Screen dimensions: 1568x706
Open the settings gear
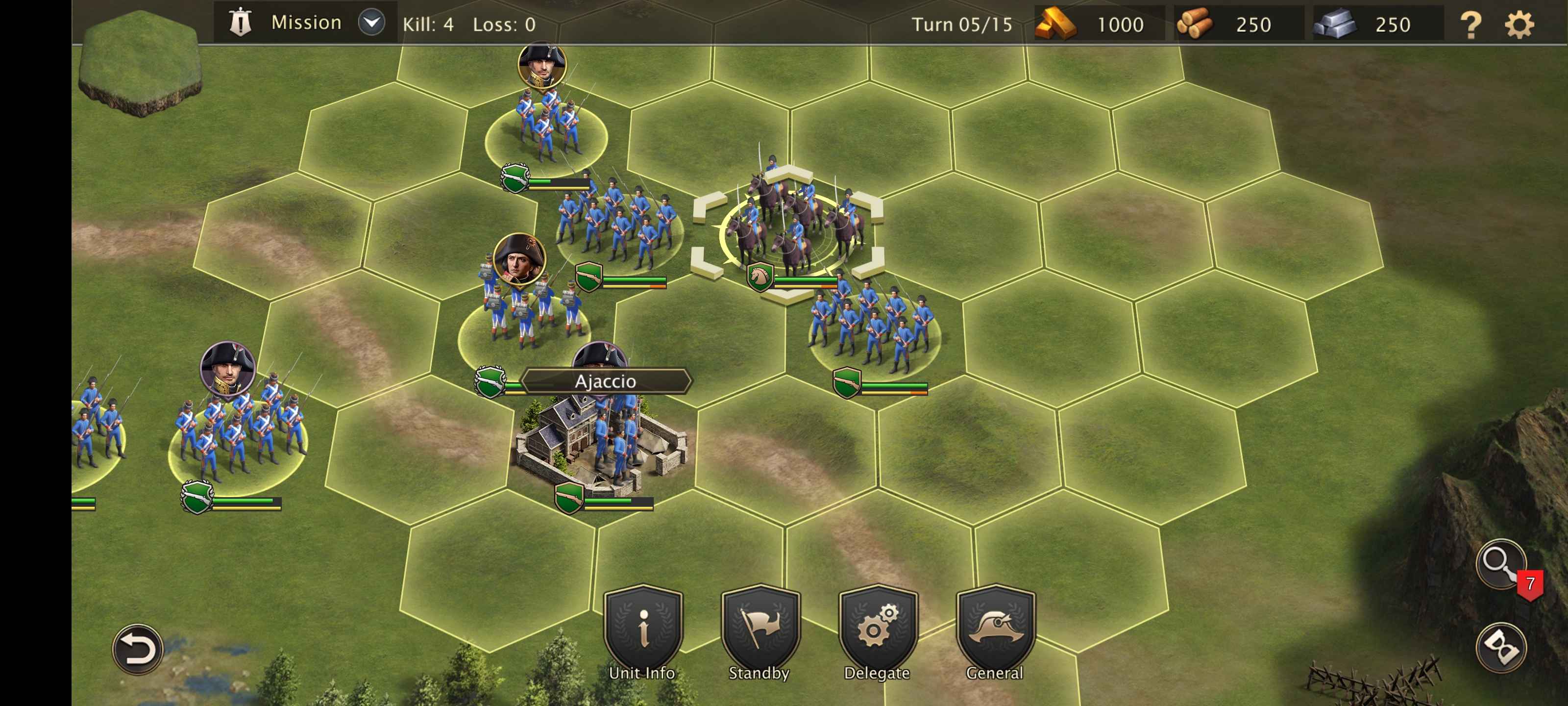click(x=1519, y=25)
